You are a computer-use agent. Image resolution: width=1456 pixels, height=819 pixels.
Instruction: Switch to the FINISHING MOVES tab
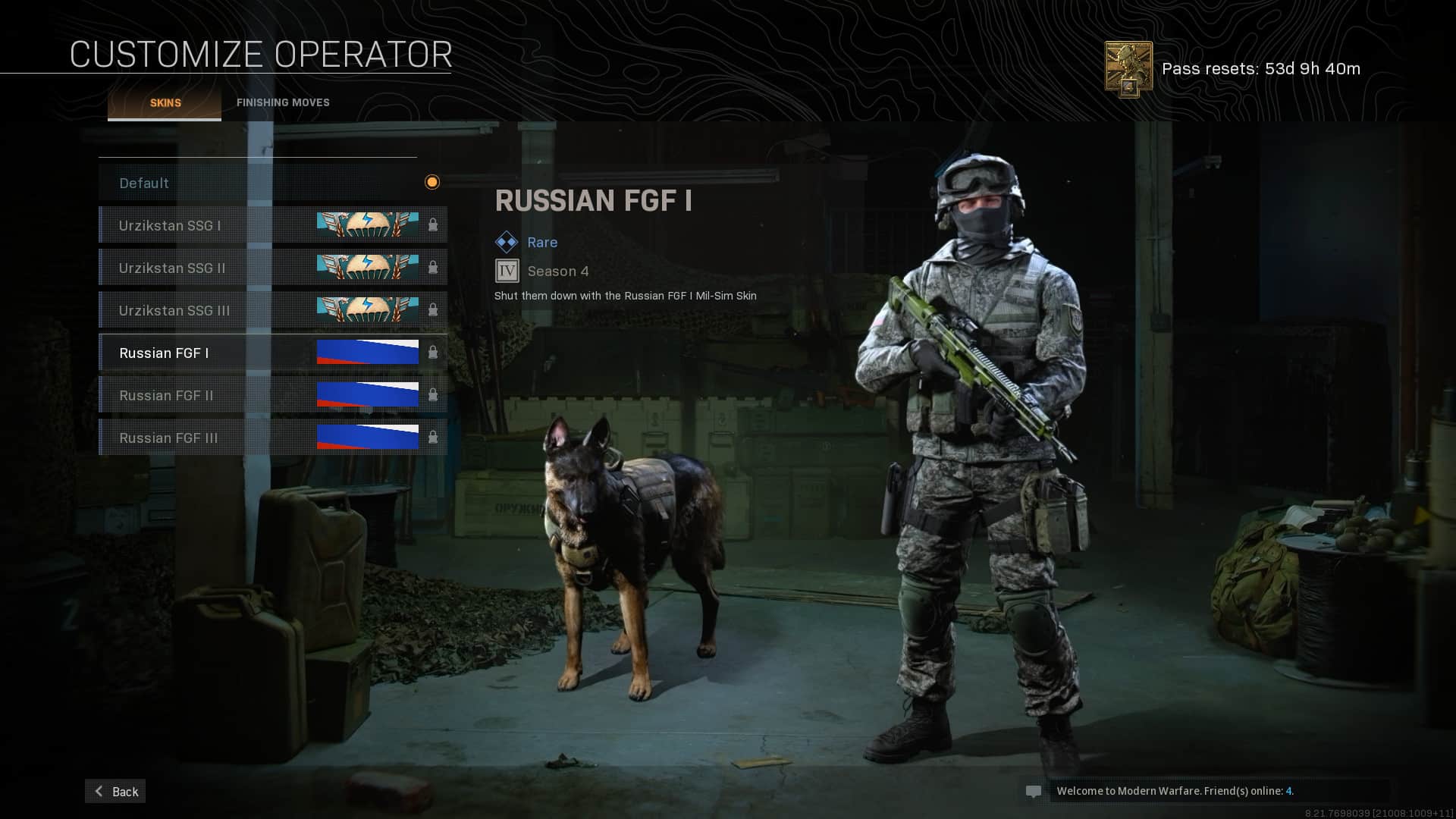pyautogui.click(x=283, y=102)
